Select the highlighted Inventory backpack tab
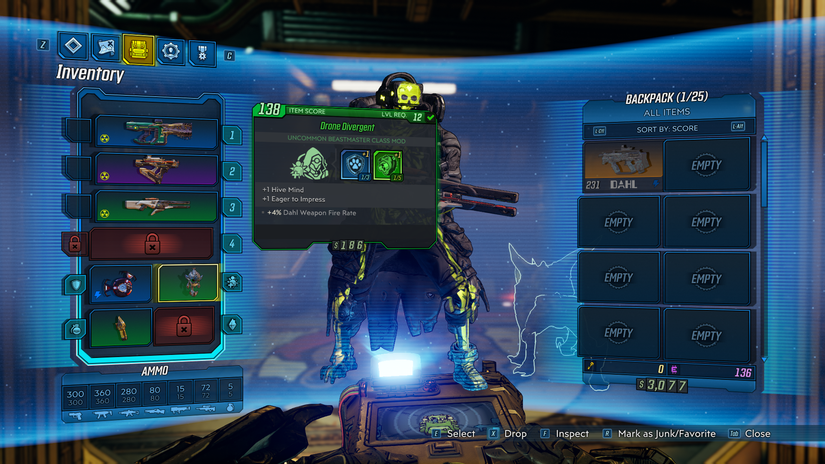 pyautogui.click(x=138, y=48)
